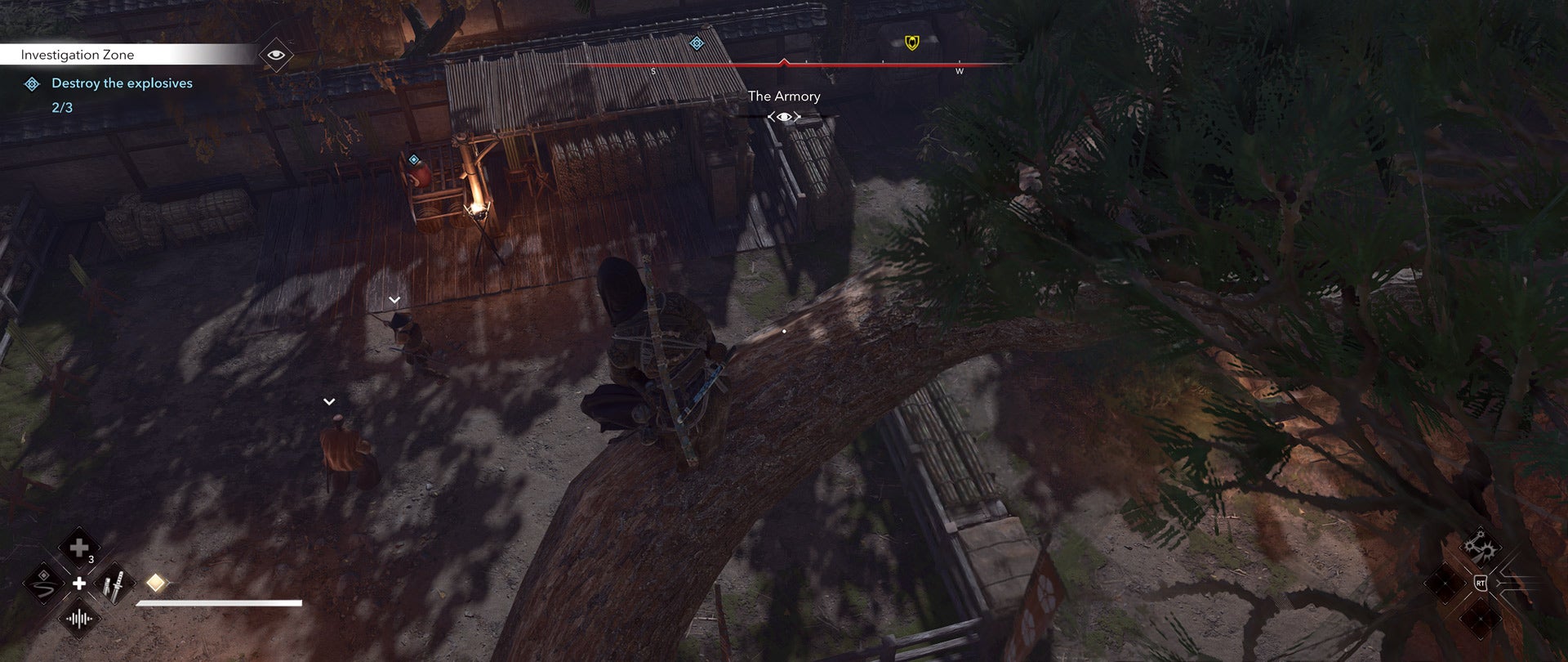
Task: Toggle the eye detection indicator on the compass
Action: 278,55
